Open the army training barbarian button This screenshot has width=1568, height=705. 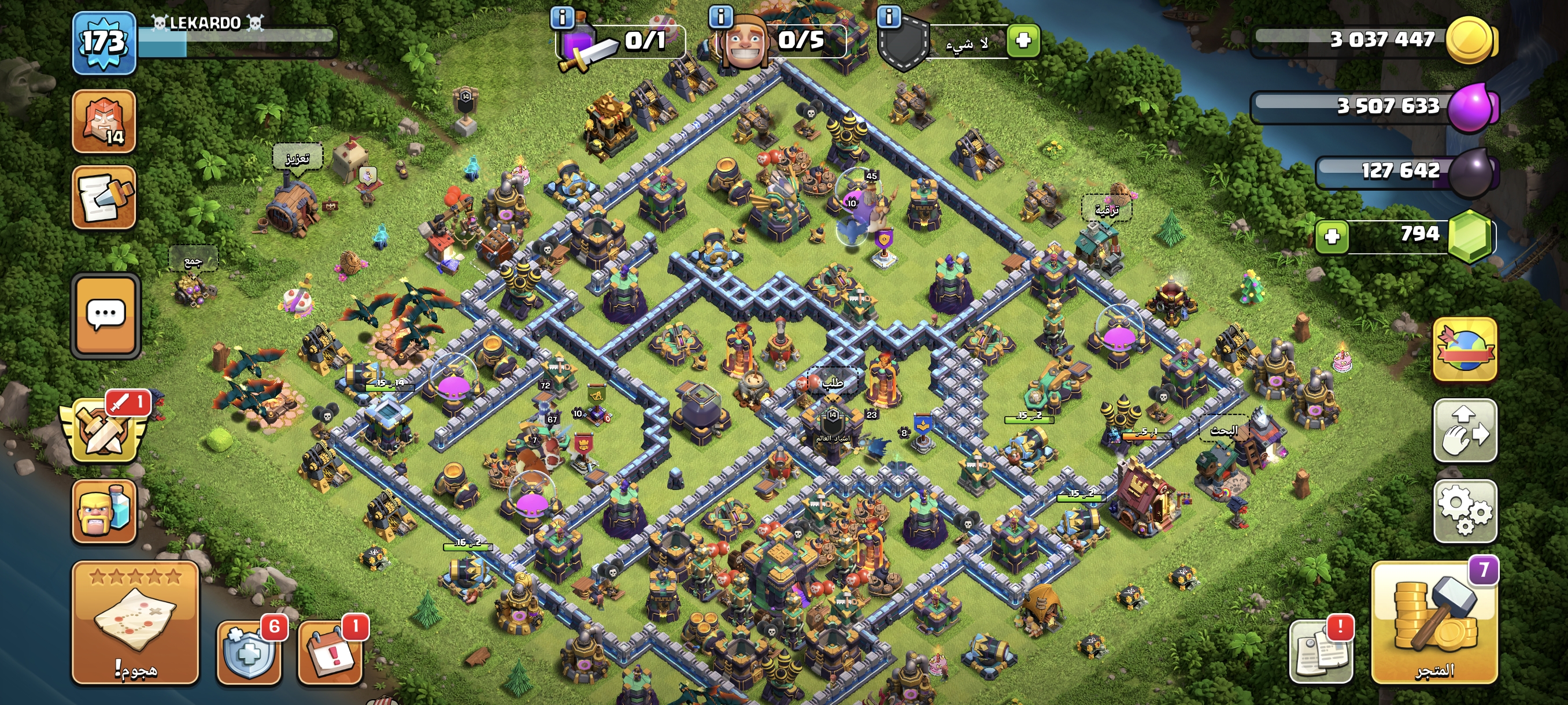[104, 511]
